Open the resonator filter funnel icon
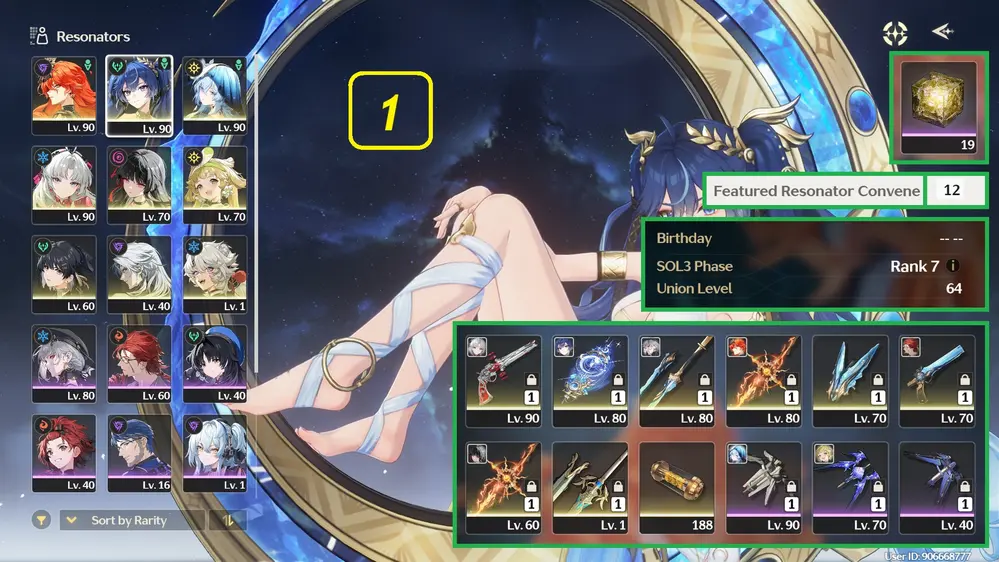 (x=41, y=520)
